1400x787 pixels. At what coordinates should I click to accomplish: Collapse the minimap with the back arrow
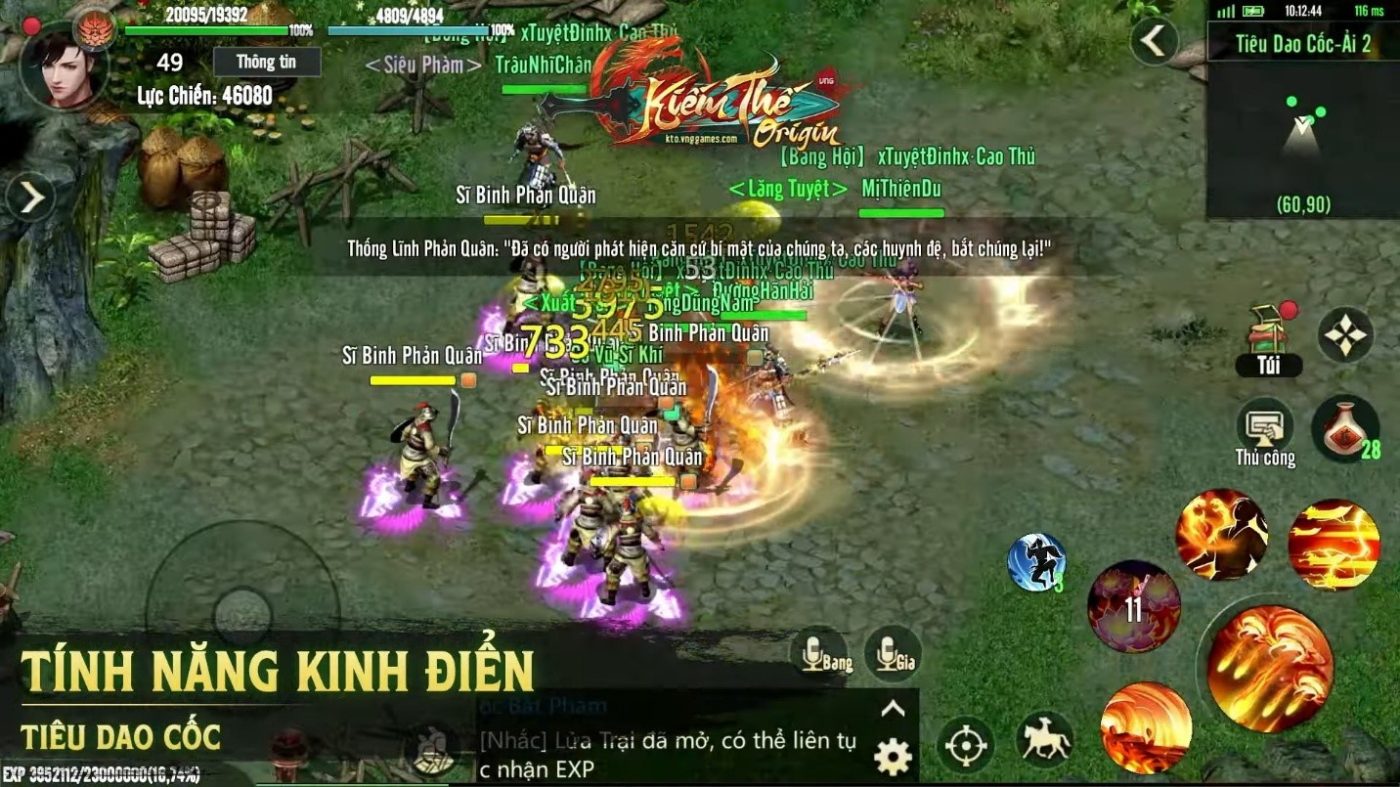tap(1154, 42)
